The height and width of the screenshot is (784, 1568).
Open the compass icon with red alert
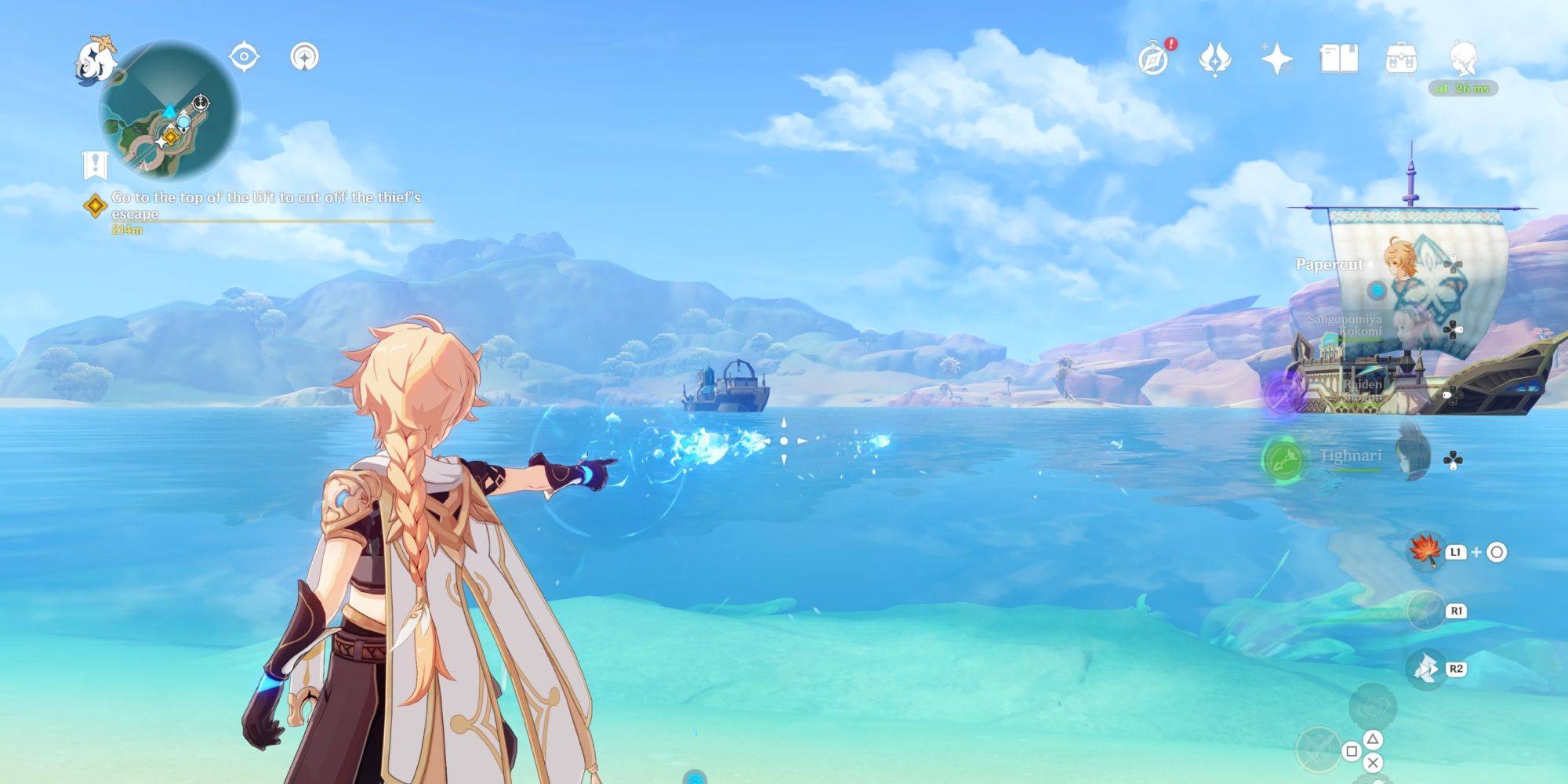click(1154, 59)
